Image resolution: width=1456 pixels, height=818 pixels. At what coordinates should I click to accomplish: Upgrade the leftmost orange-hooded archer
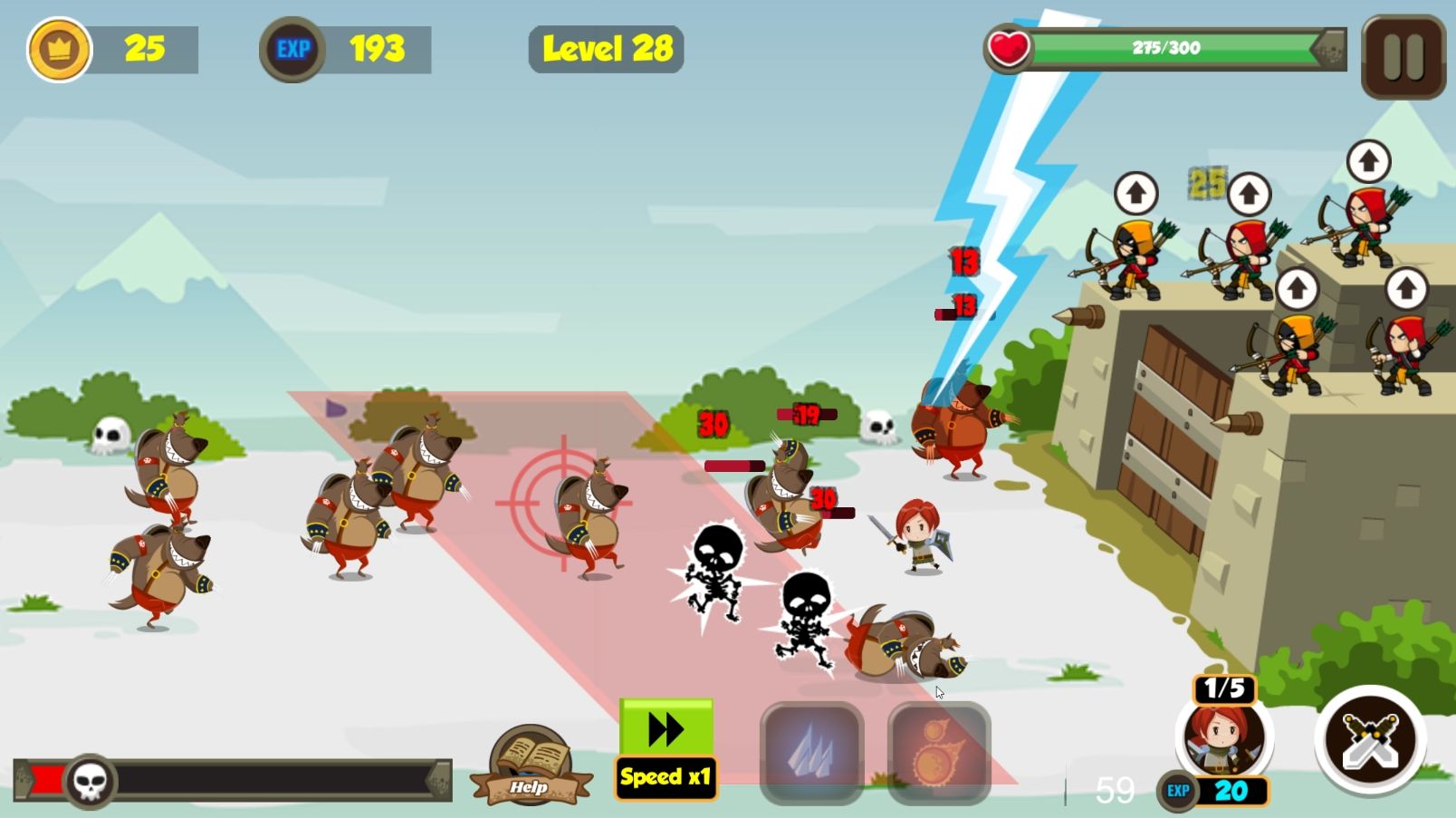pos(1135,193)
